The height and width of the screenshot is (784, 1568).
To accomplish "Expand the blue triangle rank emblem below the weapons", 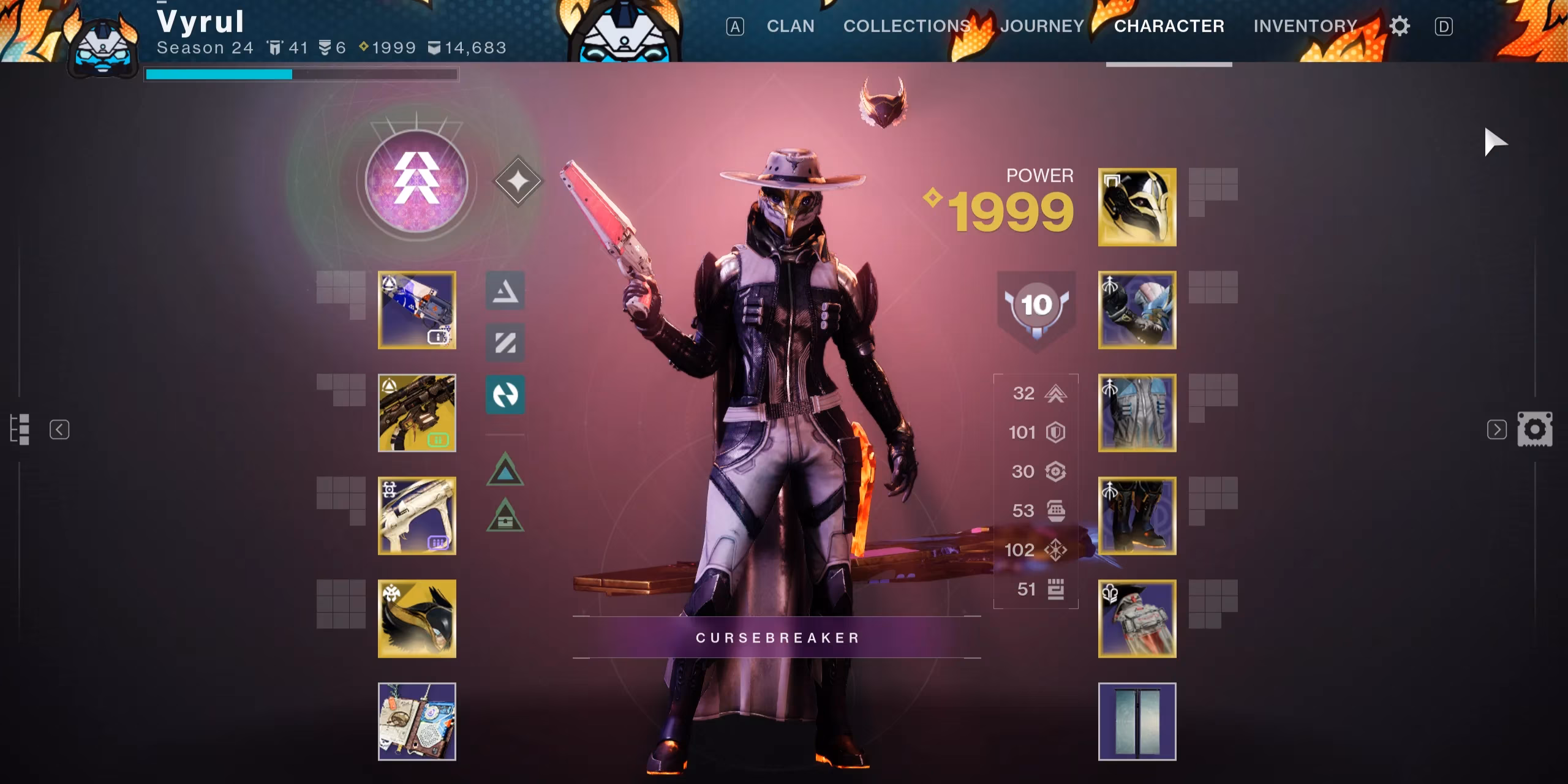I will coord(505,472).
